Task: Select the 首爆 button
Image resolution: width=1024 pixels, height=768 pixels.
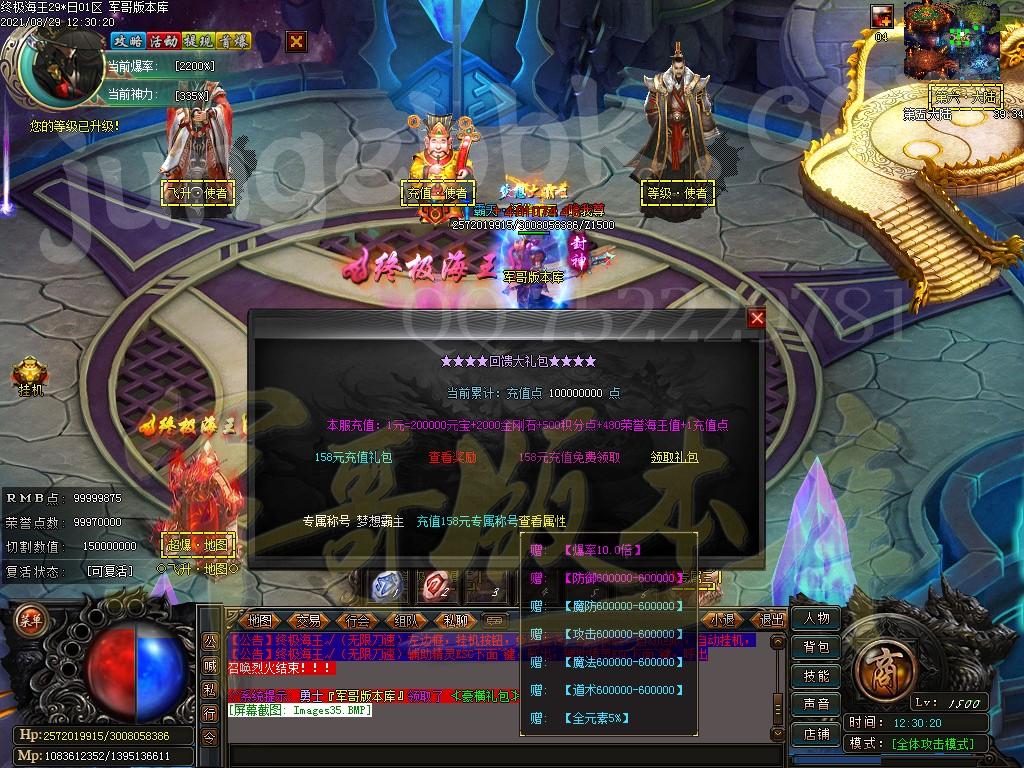Action: click(x=235, y=41)
